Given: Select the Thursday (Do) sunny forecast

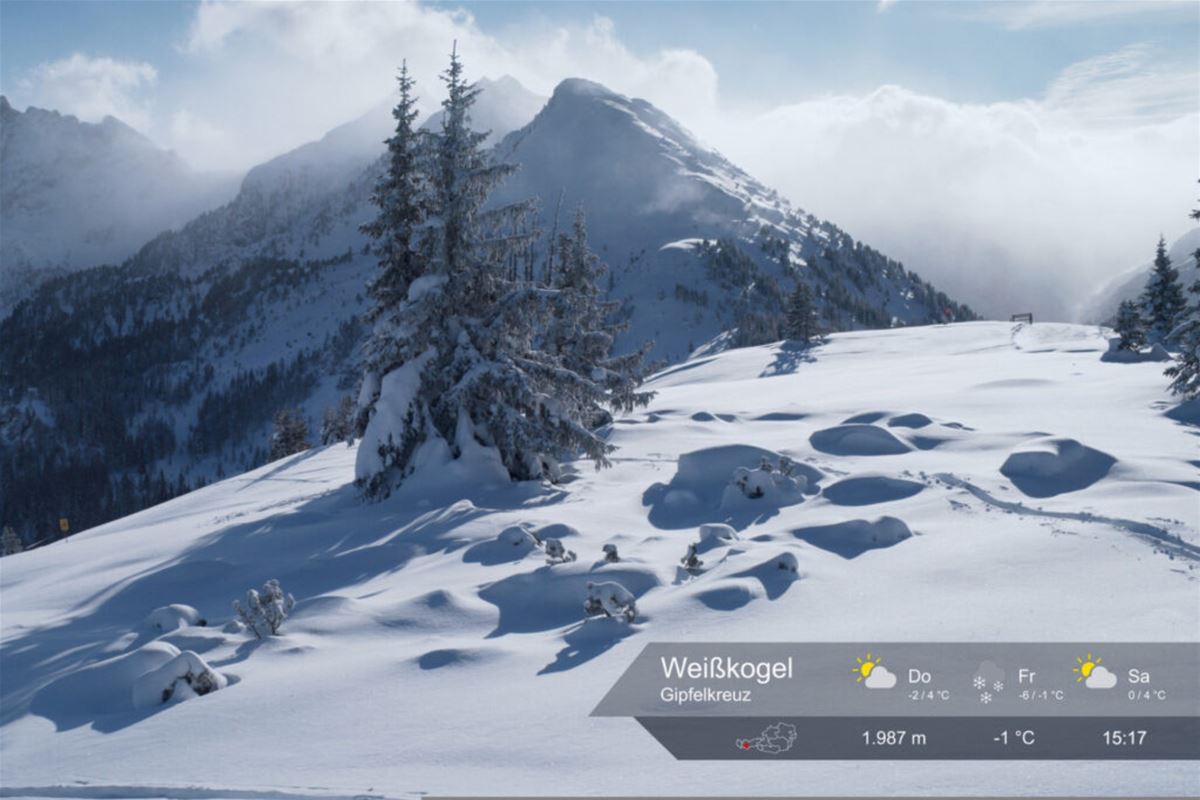Looking at the screenshot, I should 901,680.
